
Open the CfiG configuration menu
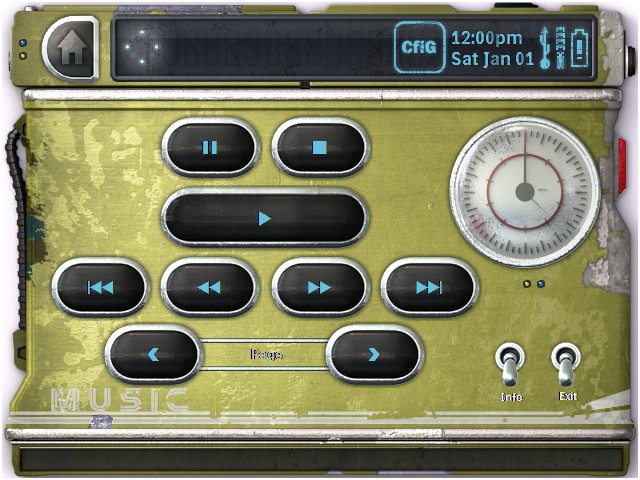point(419,48)
